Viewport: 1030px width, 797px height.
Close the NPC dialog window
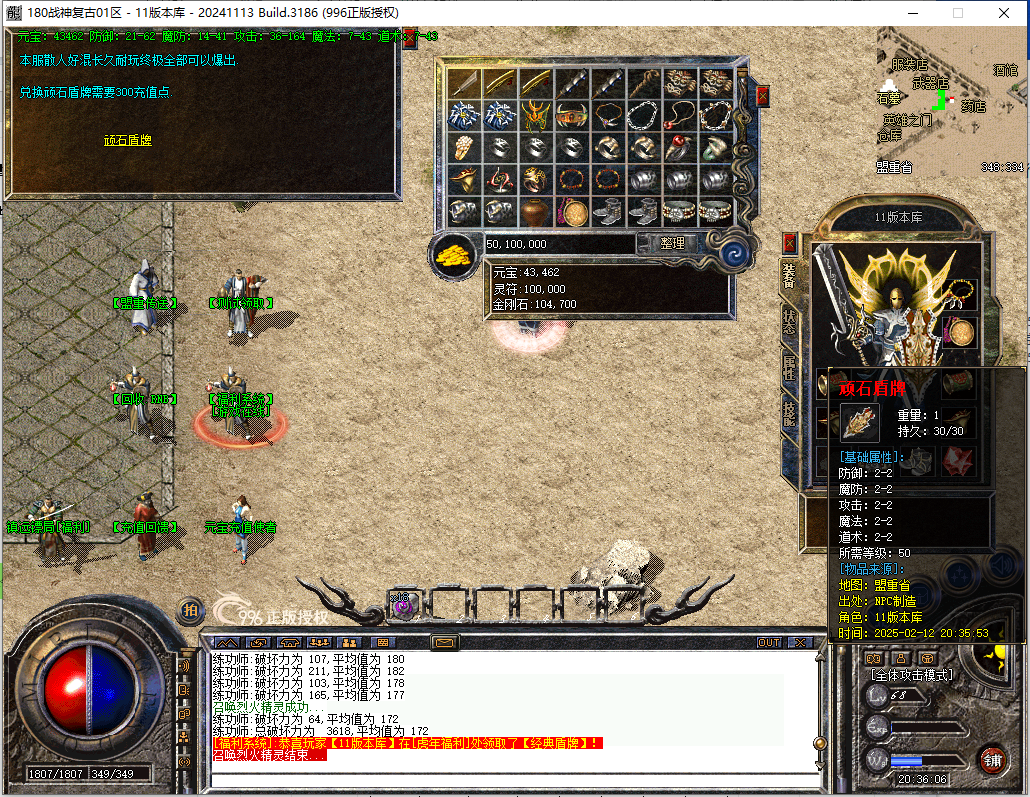pyautogui.click(x=409, y=37)
